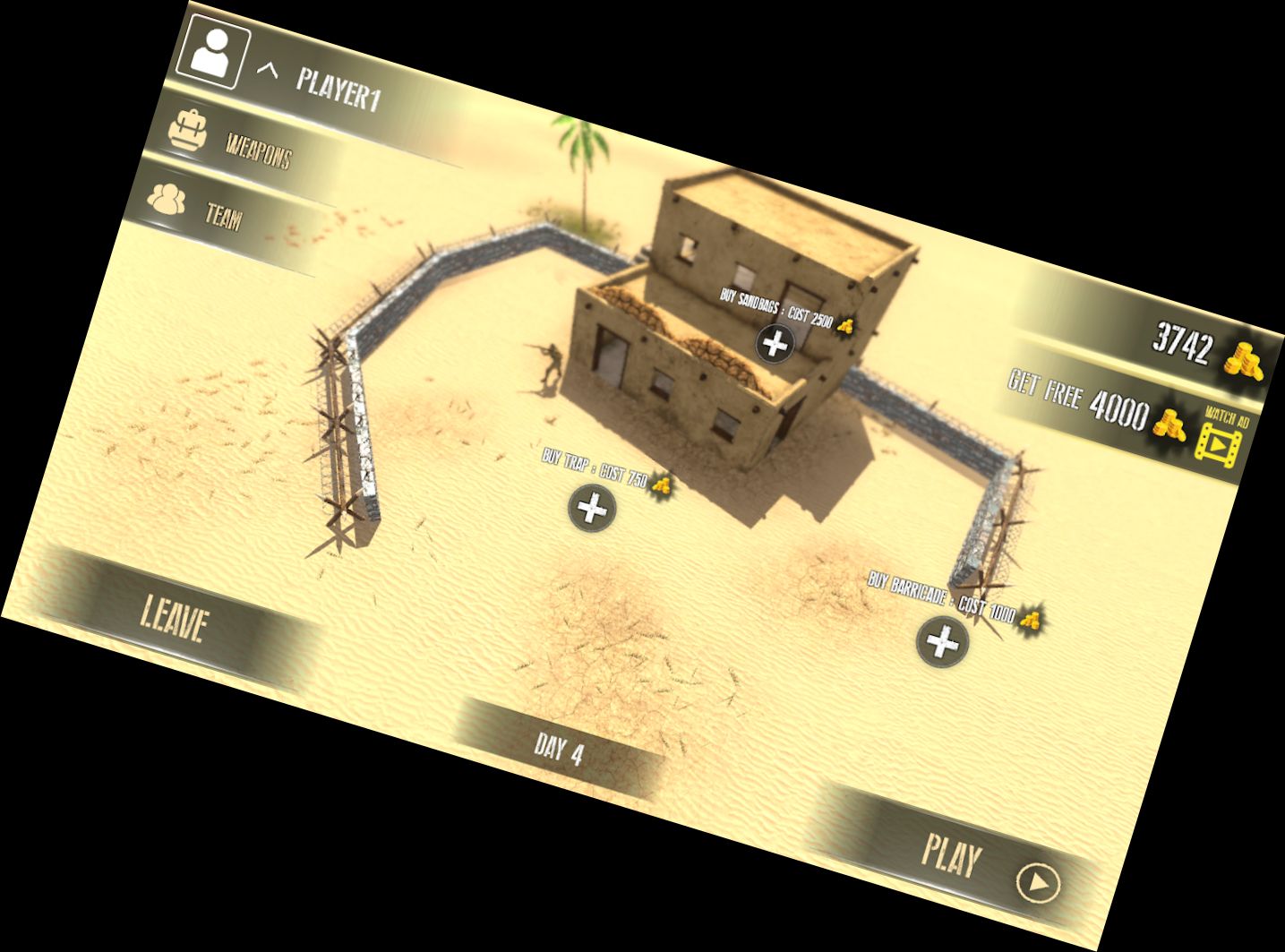
Task: Click the coin icon near Buy Trap cost
Action: click(x=662, y=485)
